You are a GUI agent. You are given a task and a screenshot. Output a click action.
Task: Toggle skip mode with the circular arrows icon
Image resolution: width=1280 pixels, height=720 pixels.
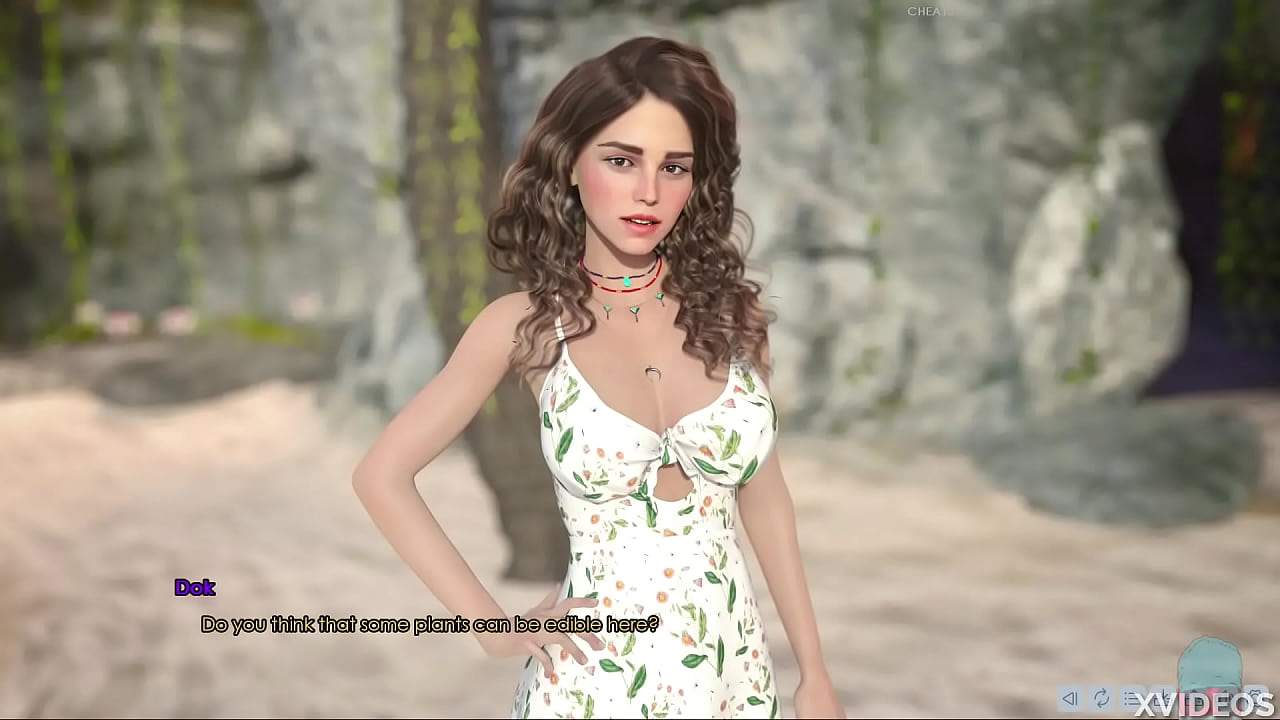pos(1101,698)
